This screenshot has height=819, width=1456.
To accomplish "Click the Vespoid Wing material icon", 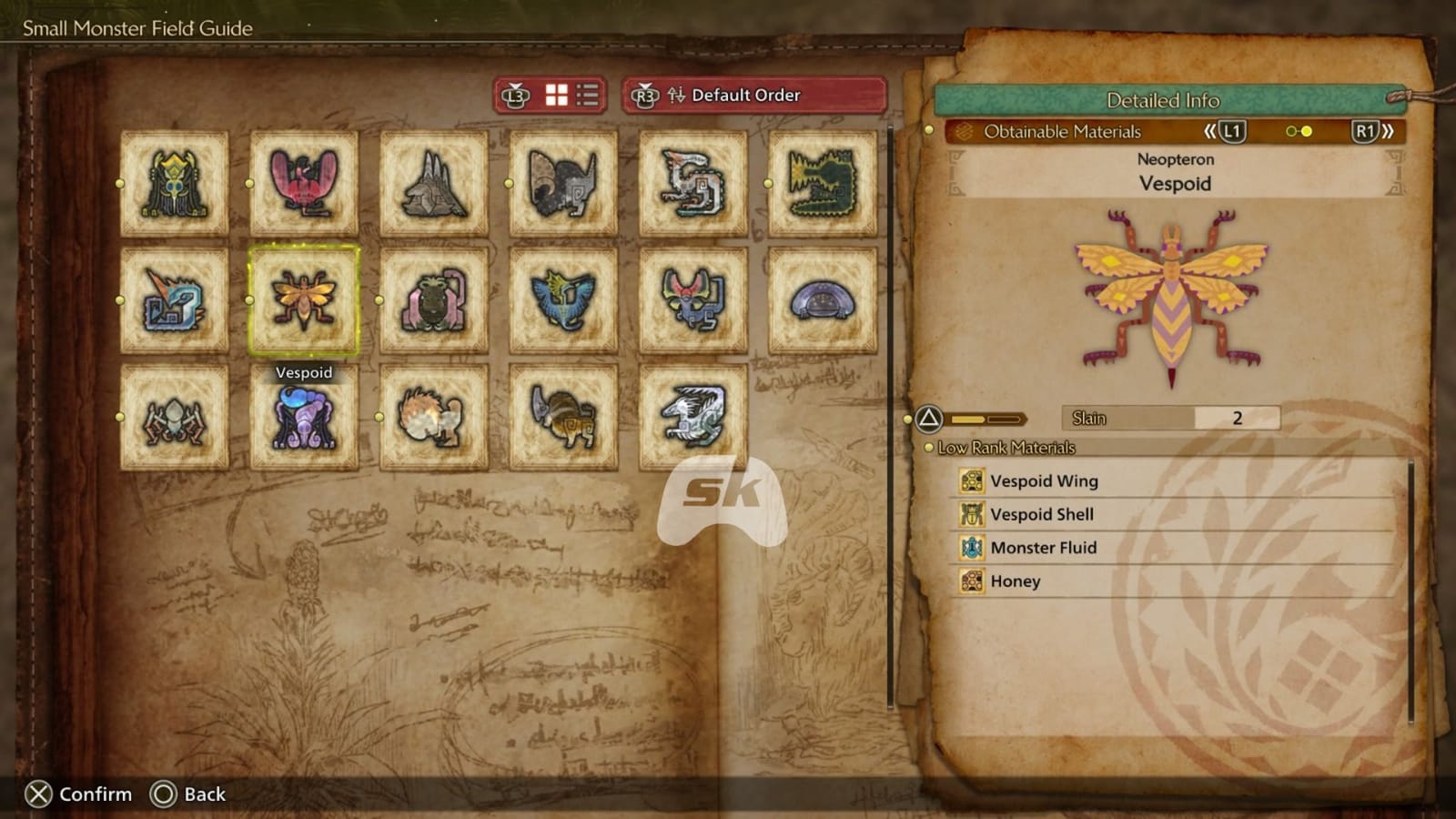I will (971, 480).
